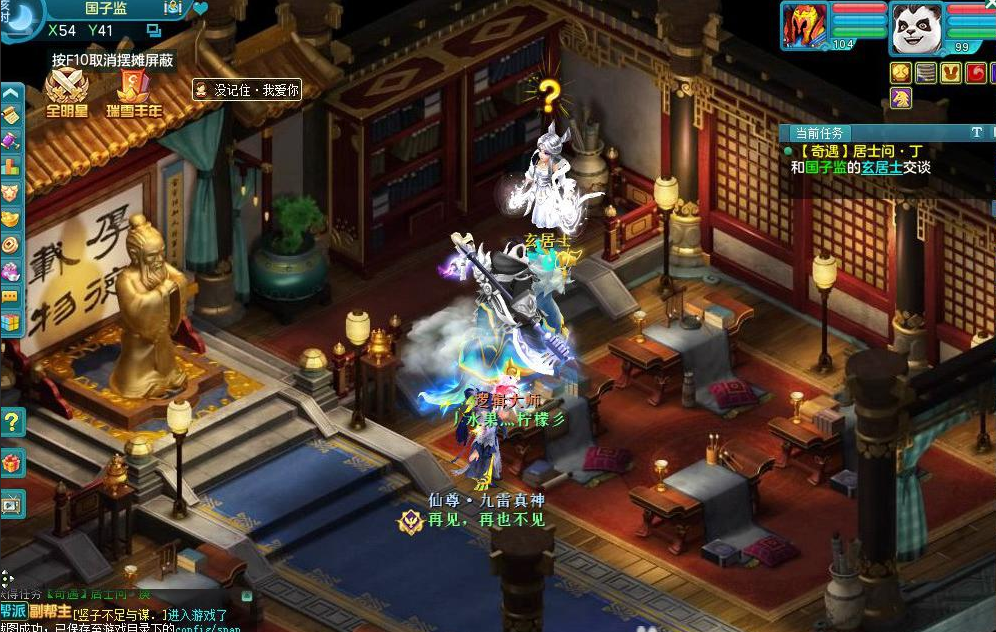
Task: Collapse the left sidebar with the up arrow
Action: click(x=11, y=93)
